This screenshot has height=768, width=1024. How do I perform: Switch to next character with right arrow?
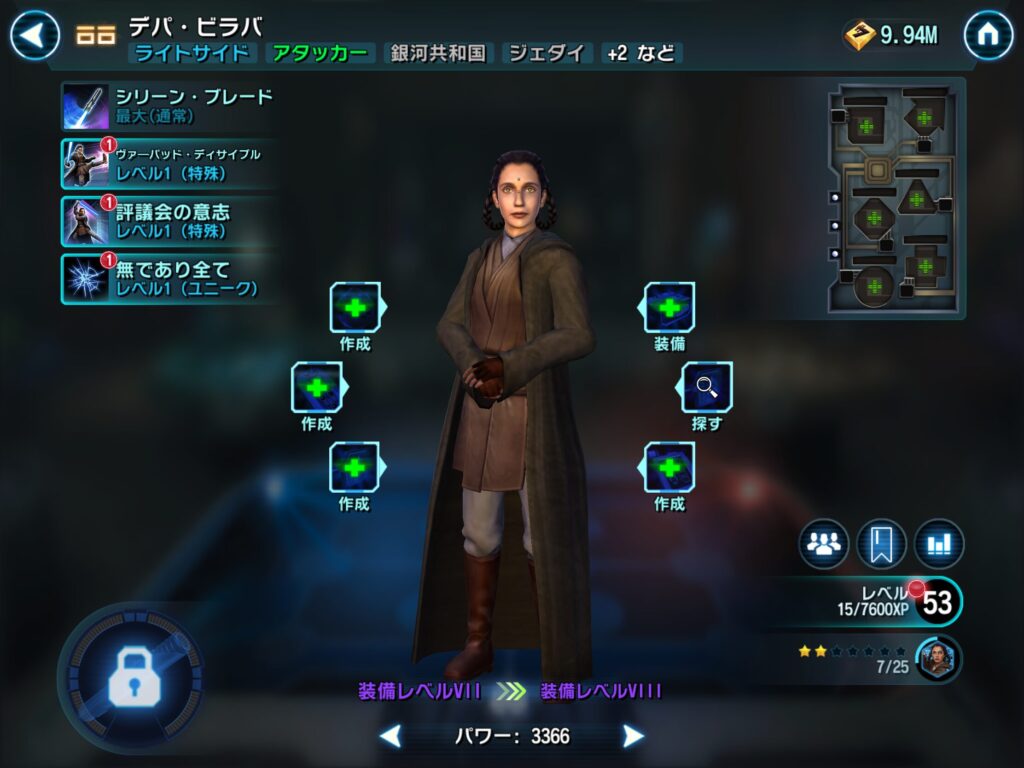(x=633, y=737)
